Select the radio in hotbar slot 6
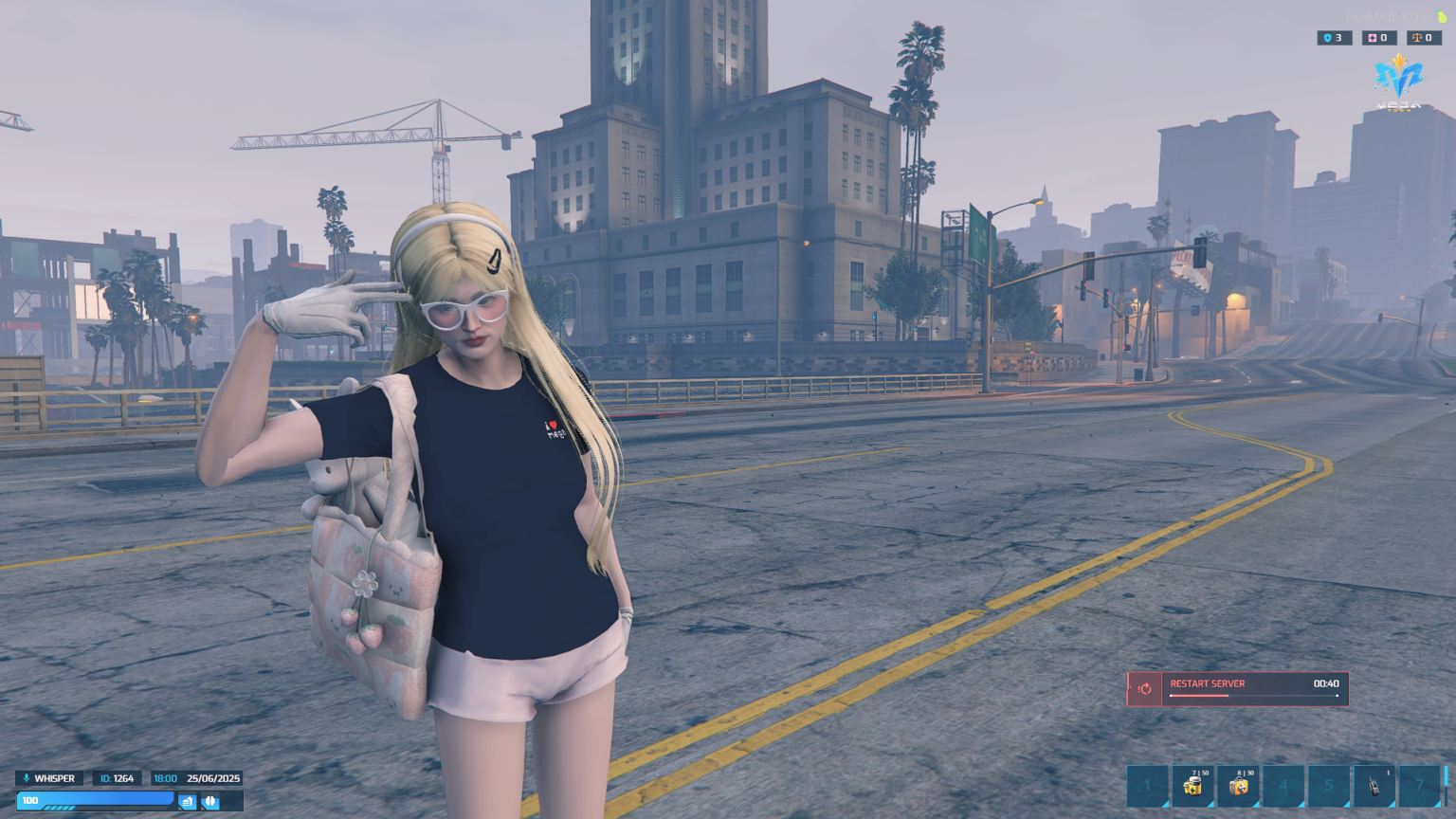Screen dimensions: 1456x819 tap(1375, 786)
